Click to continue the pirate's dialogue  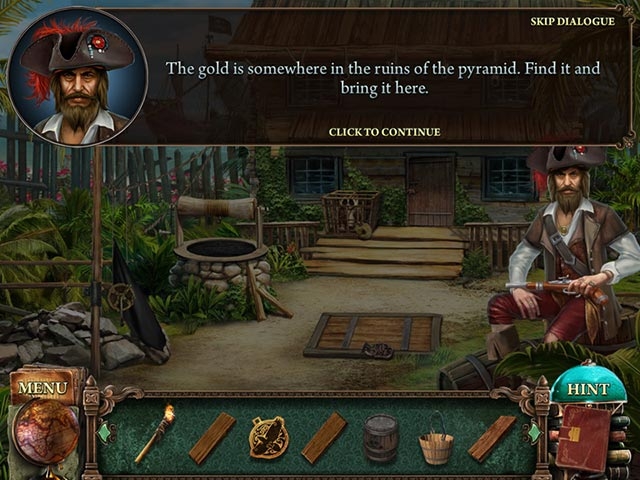point(384,132)
